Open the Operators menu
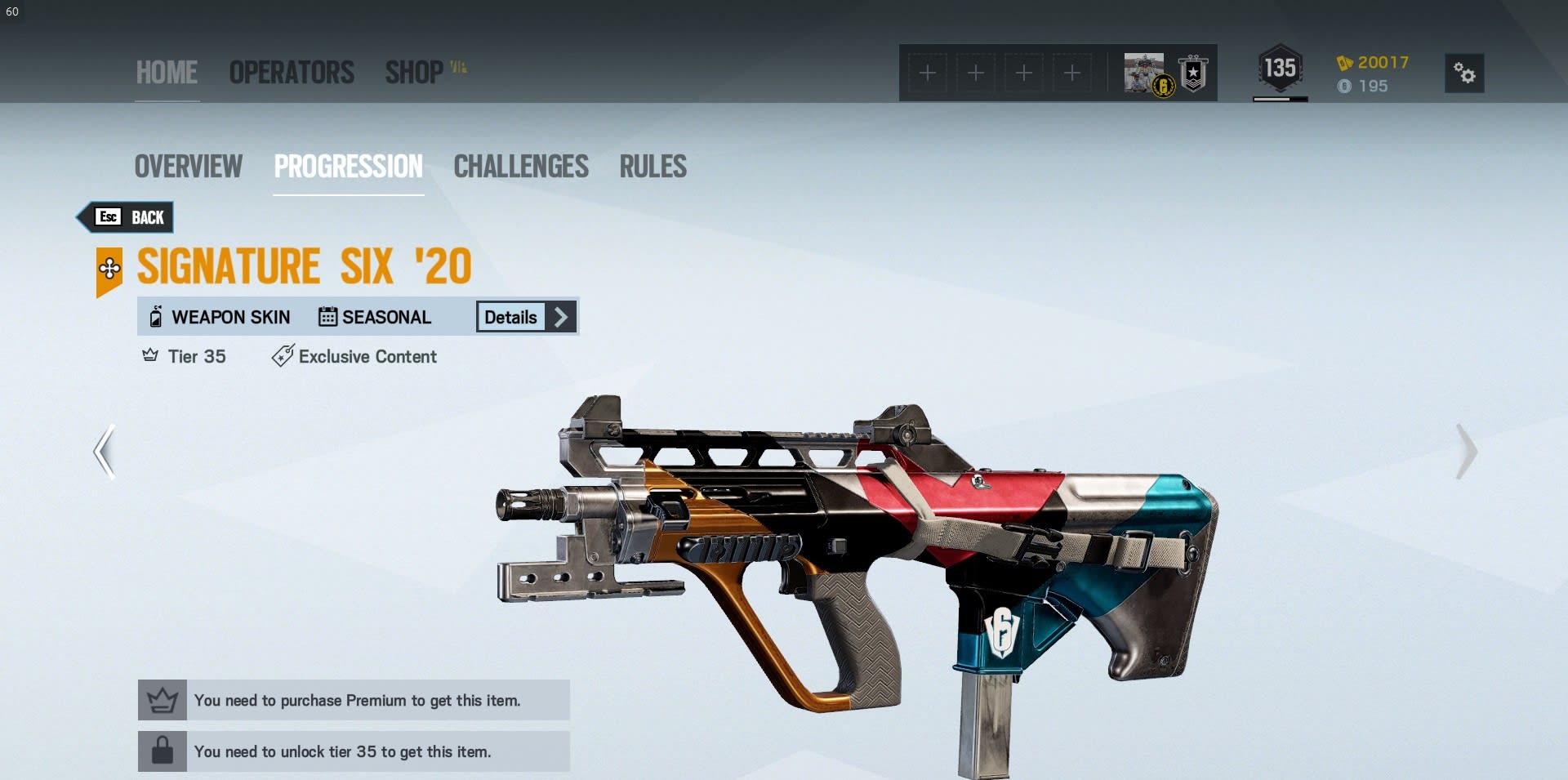This screenshot has height=780, width=1568. 292,73
